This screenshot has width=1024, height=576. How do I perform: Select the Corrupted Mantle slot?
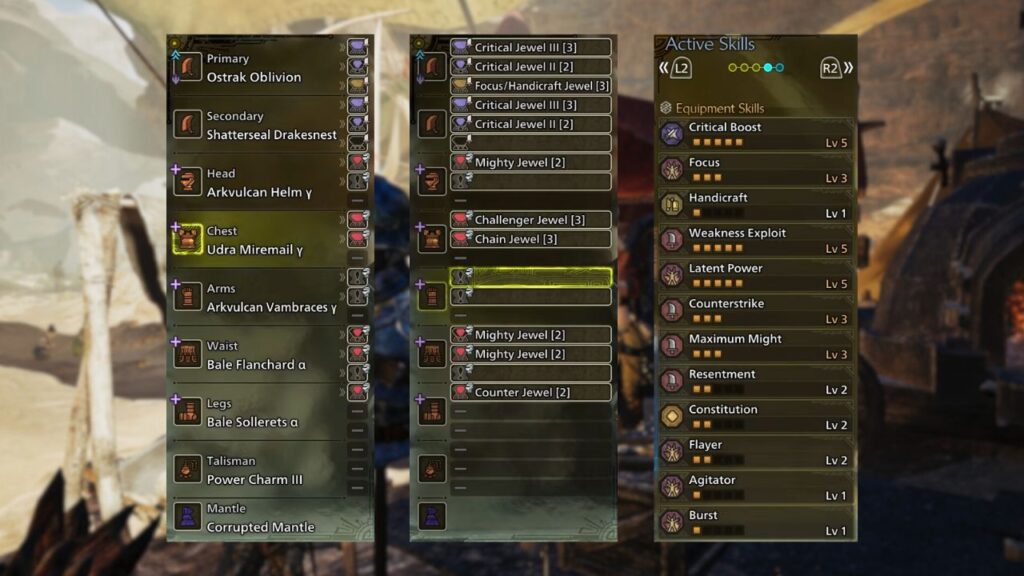[x=260, y=518]
